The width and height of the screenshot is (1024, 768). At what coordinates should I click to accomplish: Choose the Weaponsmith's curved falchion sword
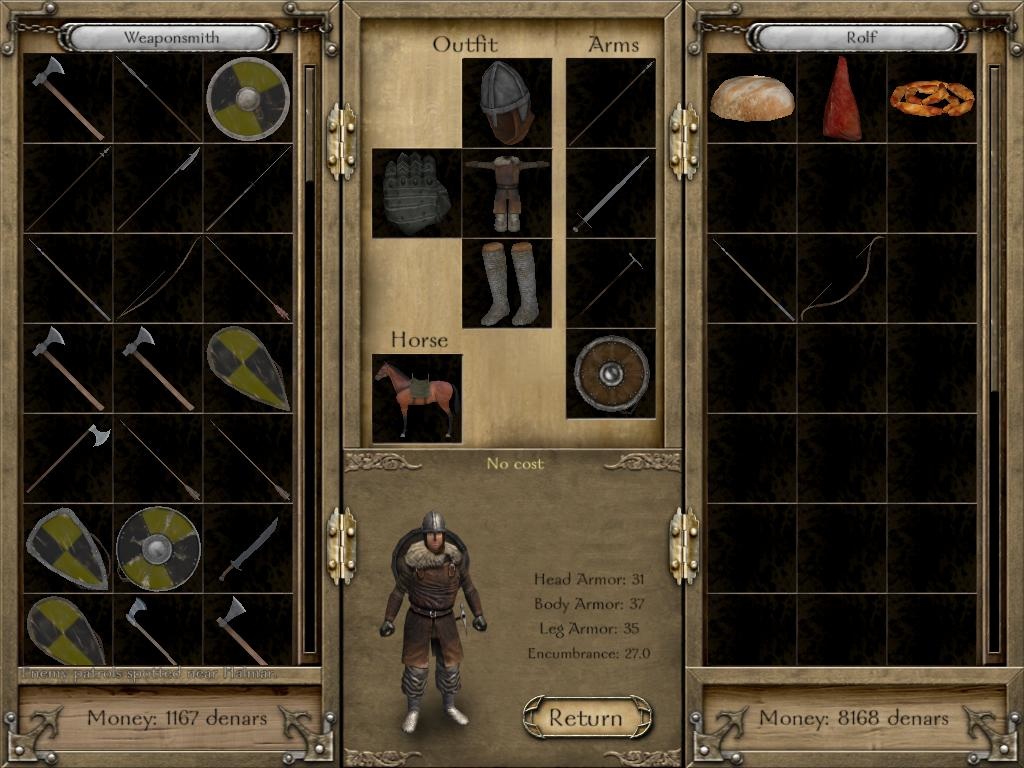(248, 548)
